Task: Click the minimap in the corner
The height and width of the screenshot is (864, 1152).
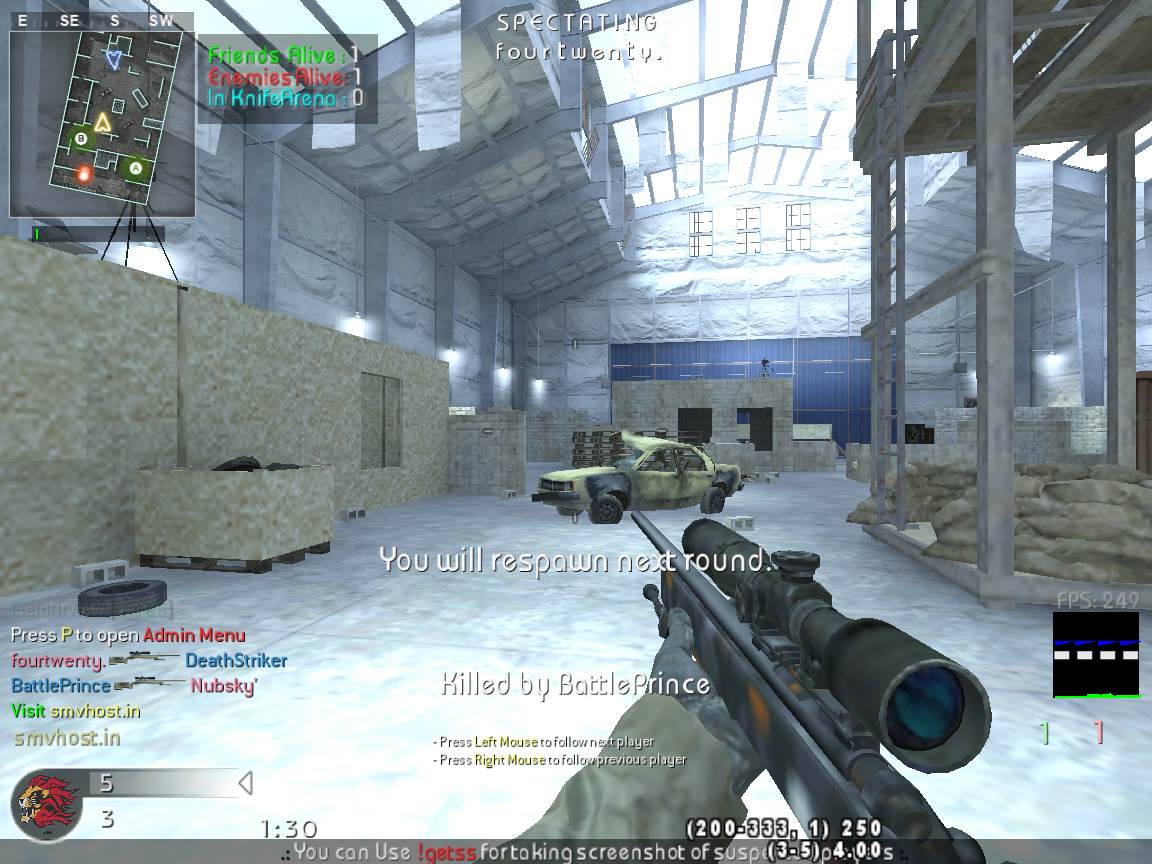Action: [102, 124]
